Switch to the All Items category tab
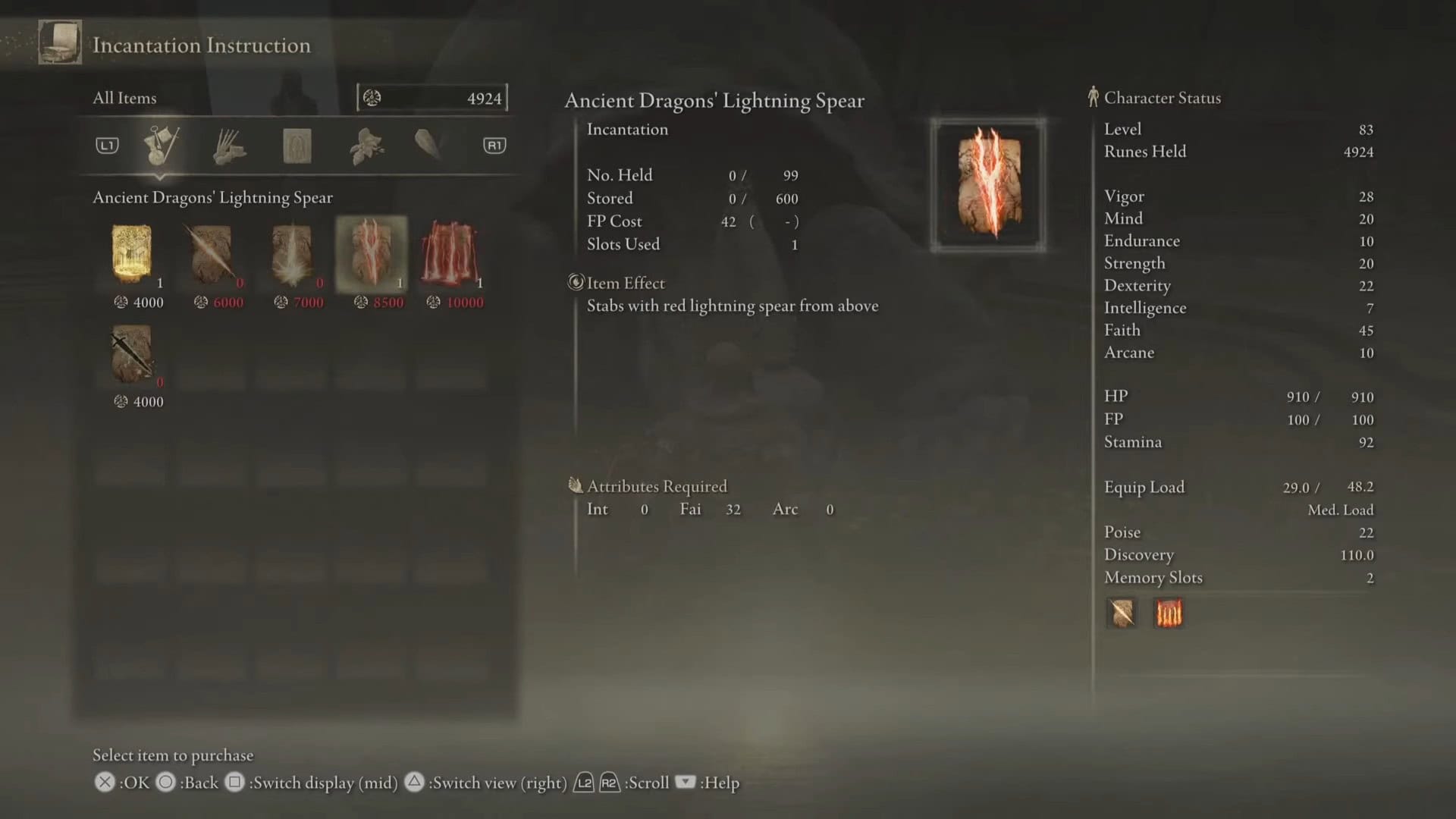Screen dimensions: 1456x819 click(x=161, y=145)
